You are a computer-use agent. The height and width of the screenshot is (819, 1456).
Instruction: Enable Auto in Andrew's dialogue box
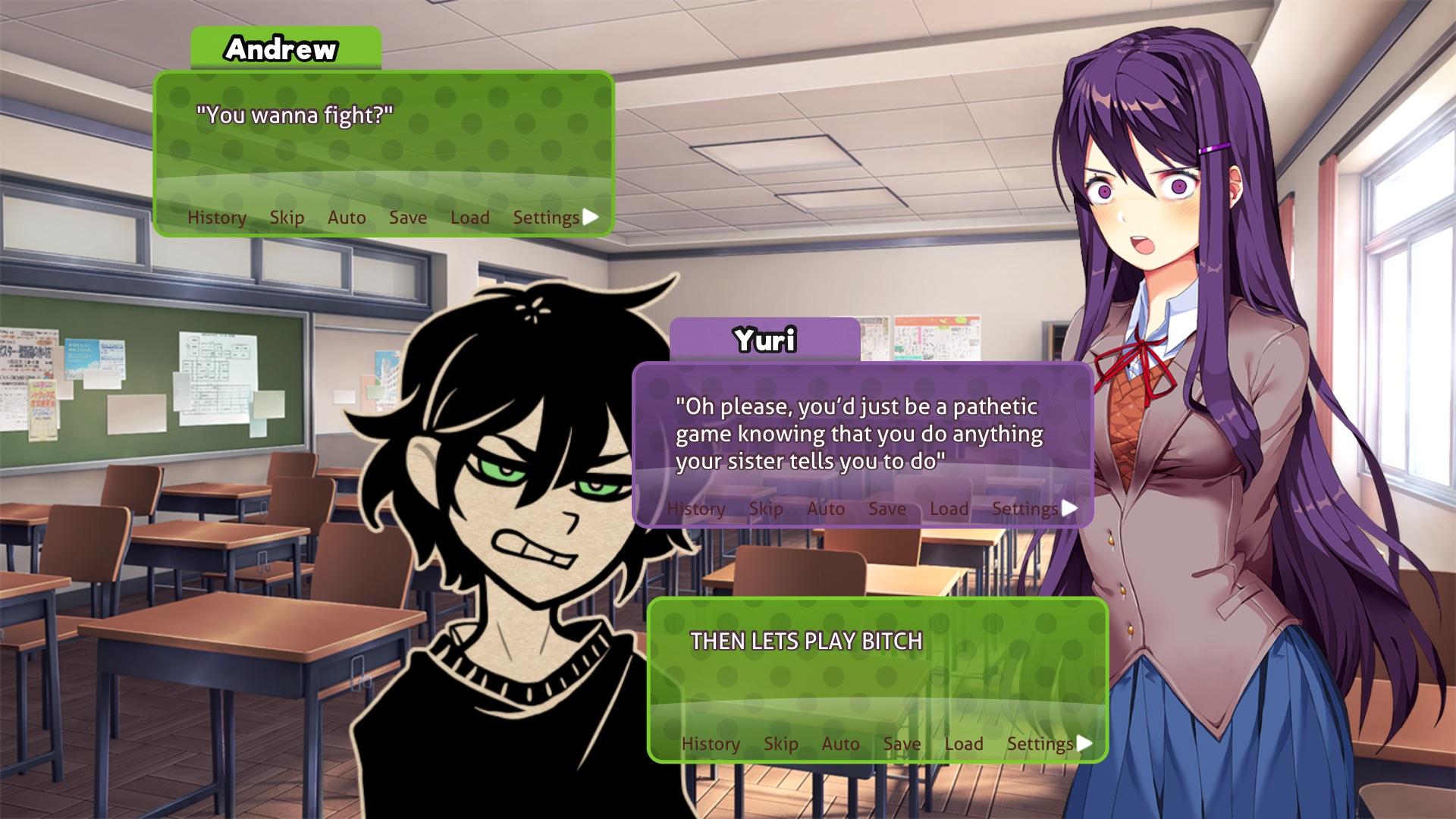[347, 218]
